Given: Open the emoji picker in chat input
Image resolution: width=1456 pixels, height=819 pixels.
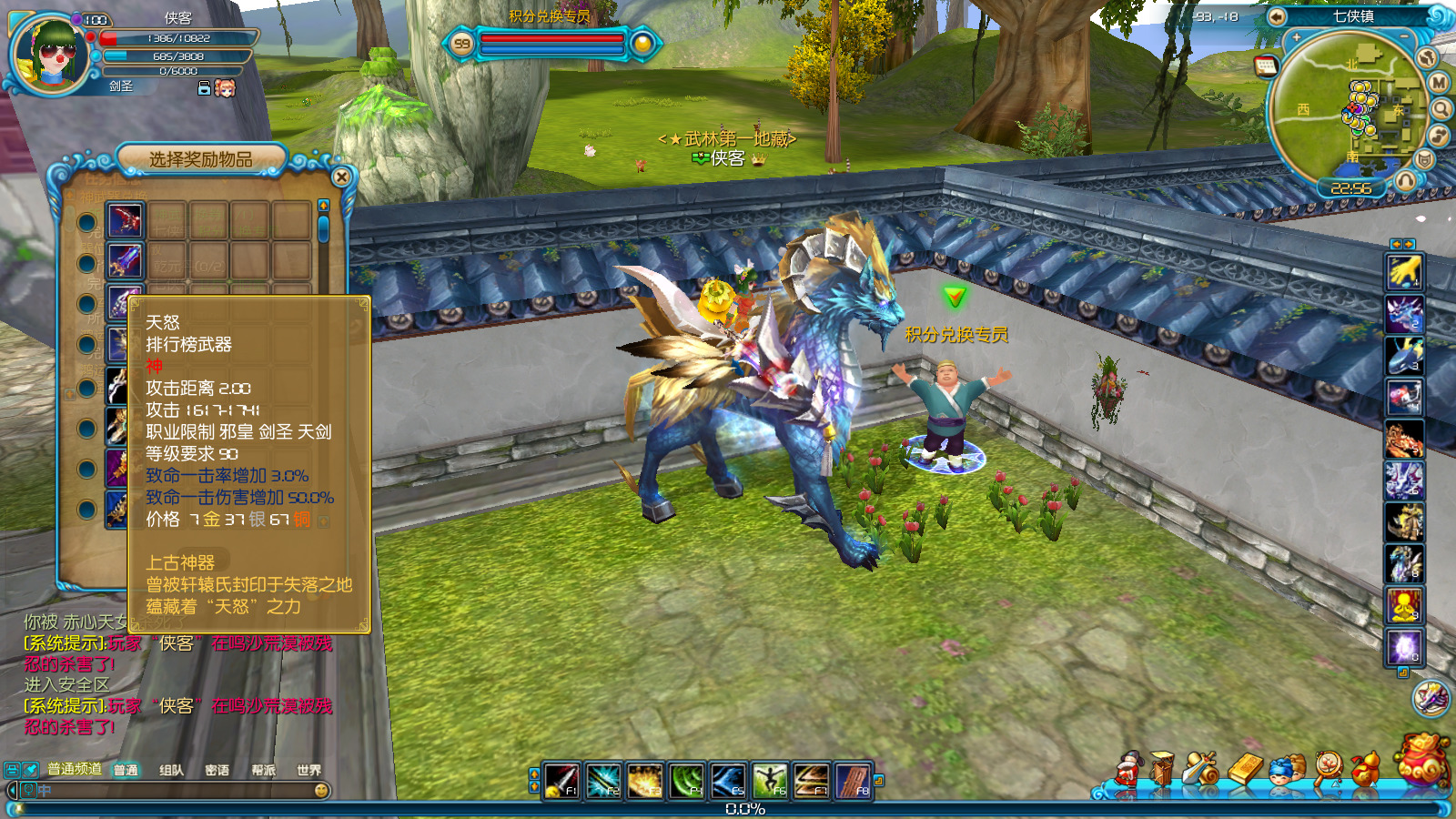Looking at the screenshot, I should pyautogui.click(x=321, y=791).
